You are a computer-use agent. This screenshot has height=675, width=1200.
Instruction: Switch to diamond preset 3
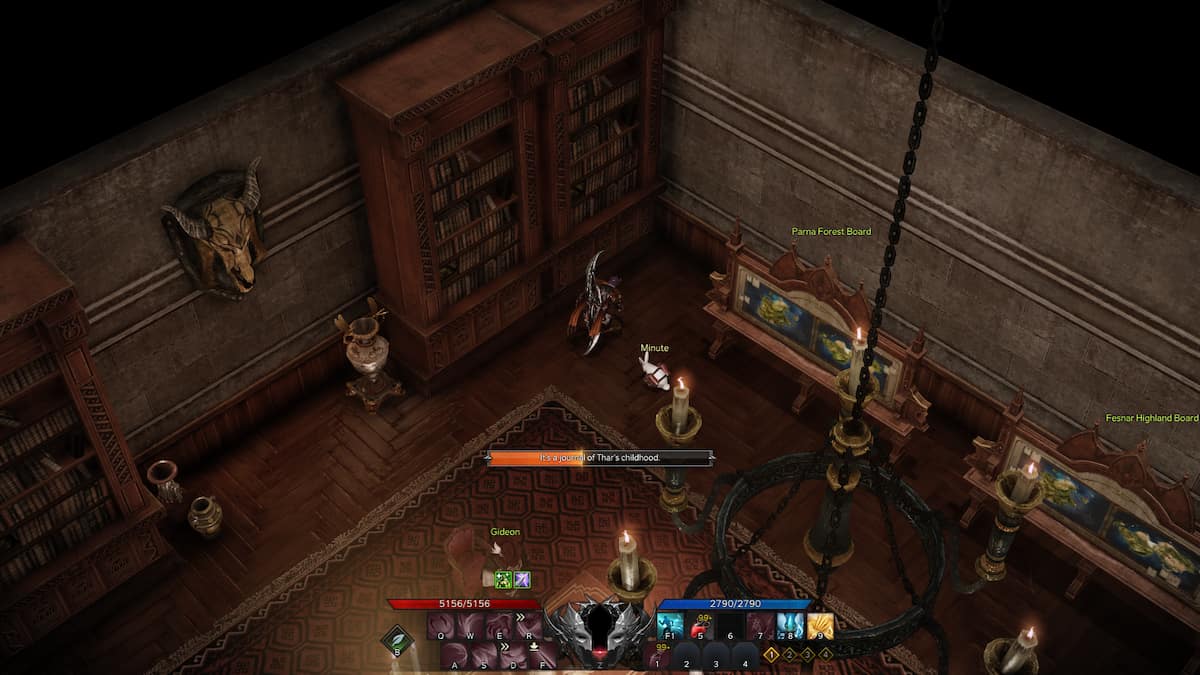coord(807,654)
